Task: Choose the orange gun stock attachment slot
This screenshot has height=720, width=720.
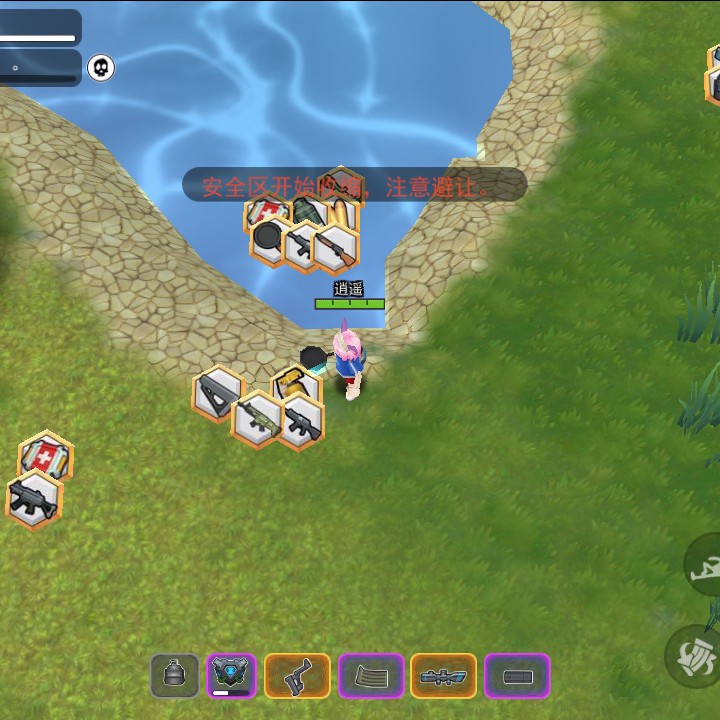Action: (x=297, y=676)
